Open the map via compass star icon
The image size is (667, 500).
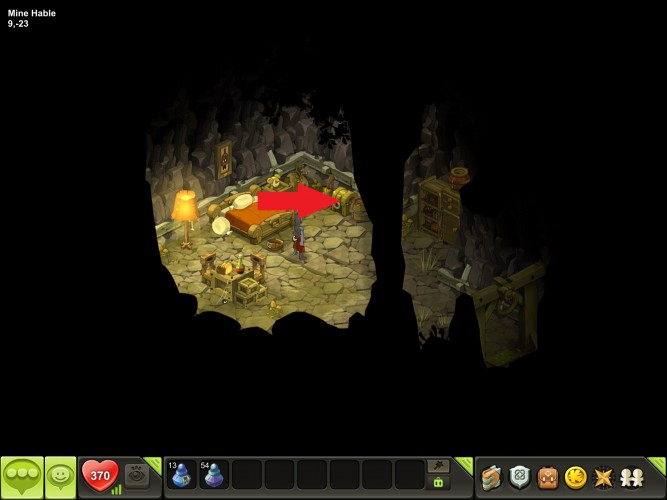(603, 477)
